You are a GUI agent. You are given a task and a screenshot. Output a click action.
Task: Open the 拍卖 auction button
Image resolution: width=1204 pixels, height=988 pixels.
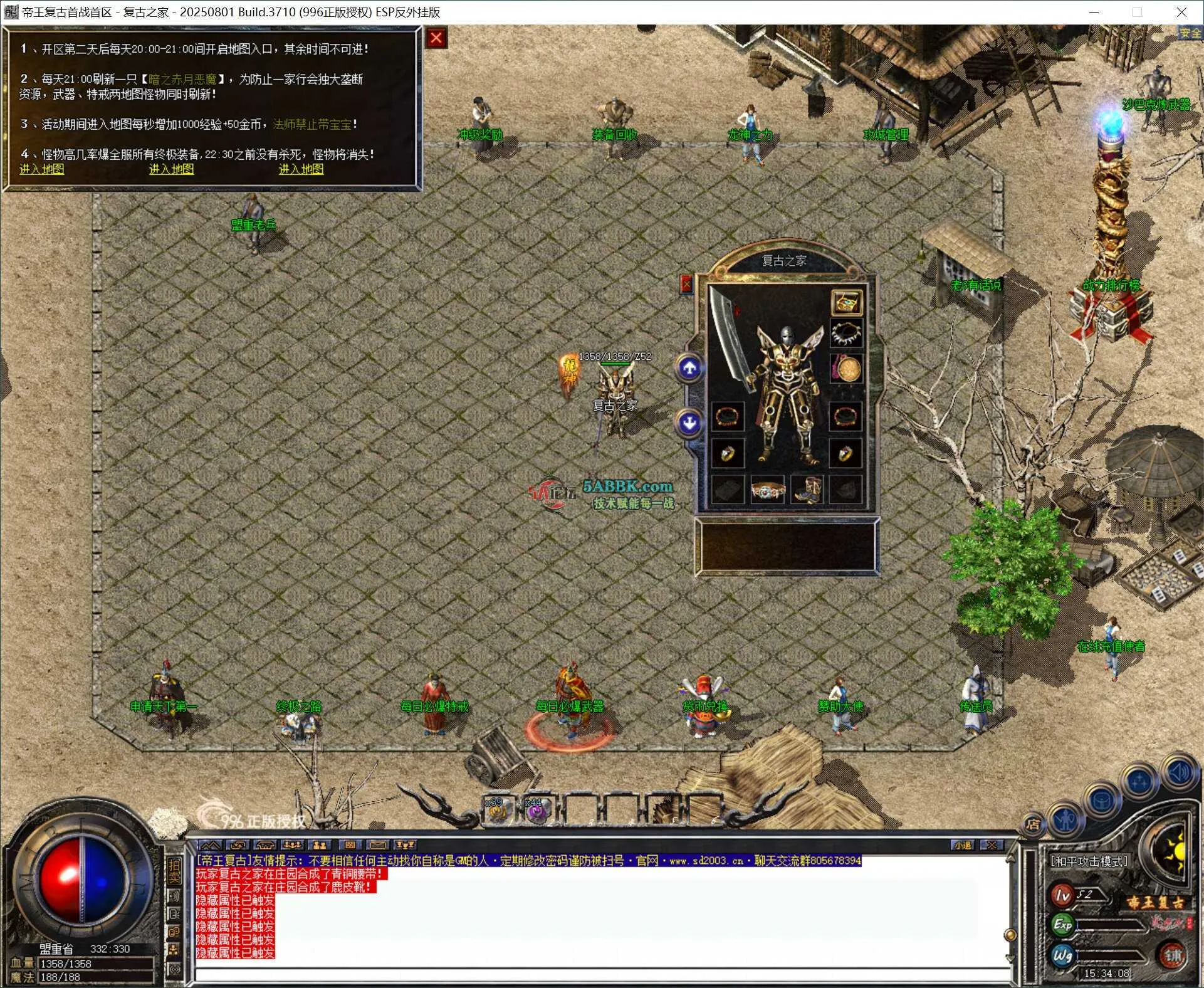pos(174,871)
